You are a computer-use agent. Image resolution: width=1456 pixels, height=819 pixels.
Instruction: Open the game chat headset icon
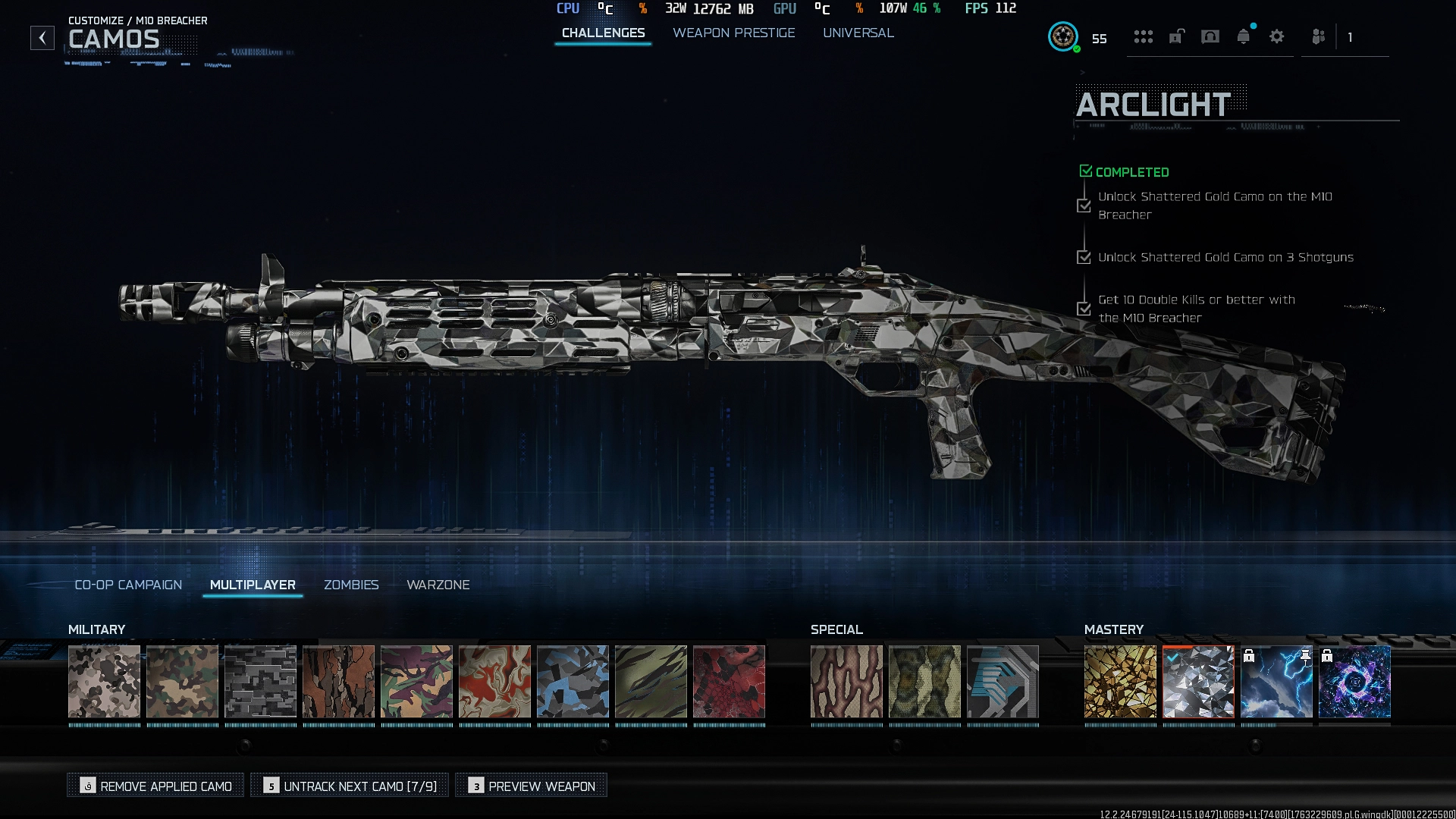[1210, 37]
